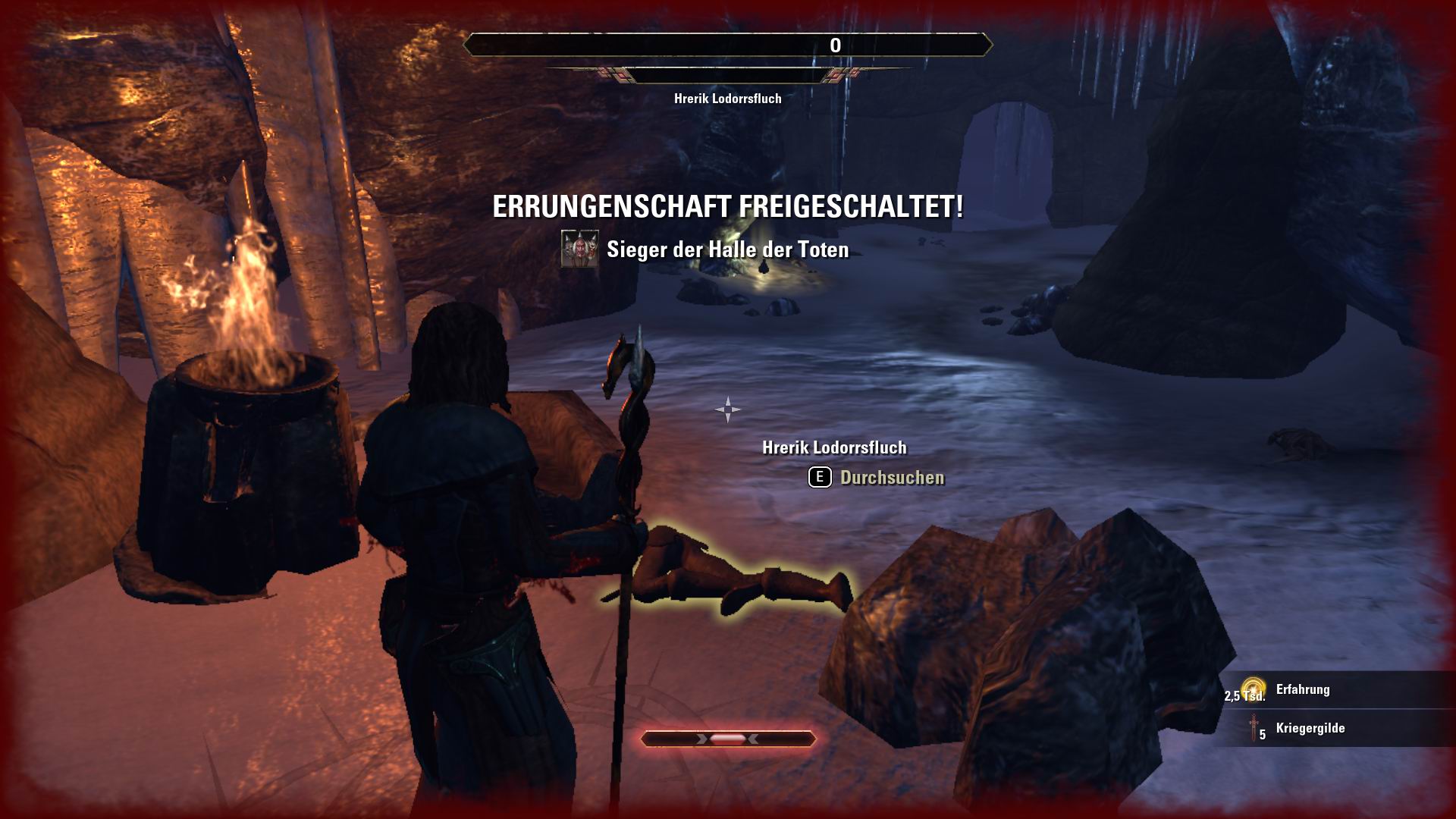The width and height of the screenshot is (1456, 819).
Task: Click the E interaction keybind icon
Action: pyautogui.click(x=819, y=478)
